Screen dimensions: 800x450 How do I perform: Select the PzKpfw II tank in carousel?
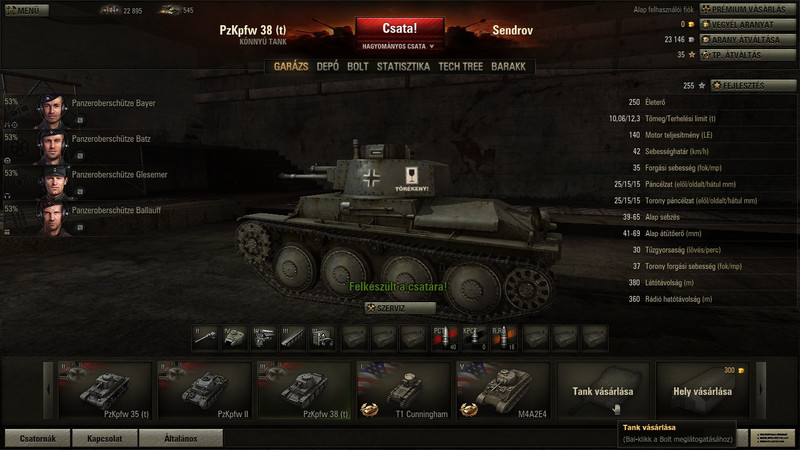pos(204,390)
